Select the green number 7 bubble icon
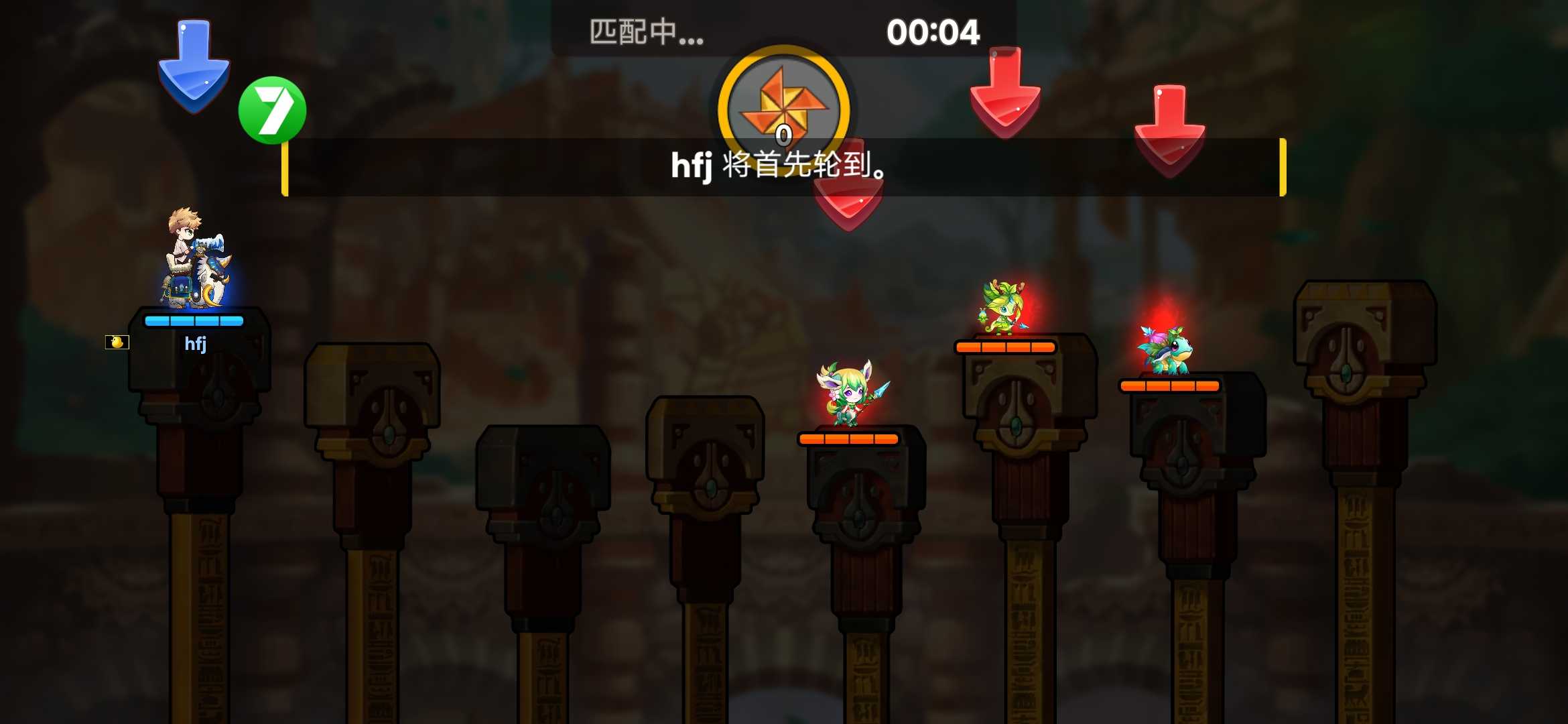Viewport: 1568px width, 724px height. [272, 109]
